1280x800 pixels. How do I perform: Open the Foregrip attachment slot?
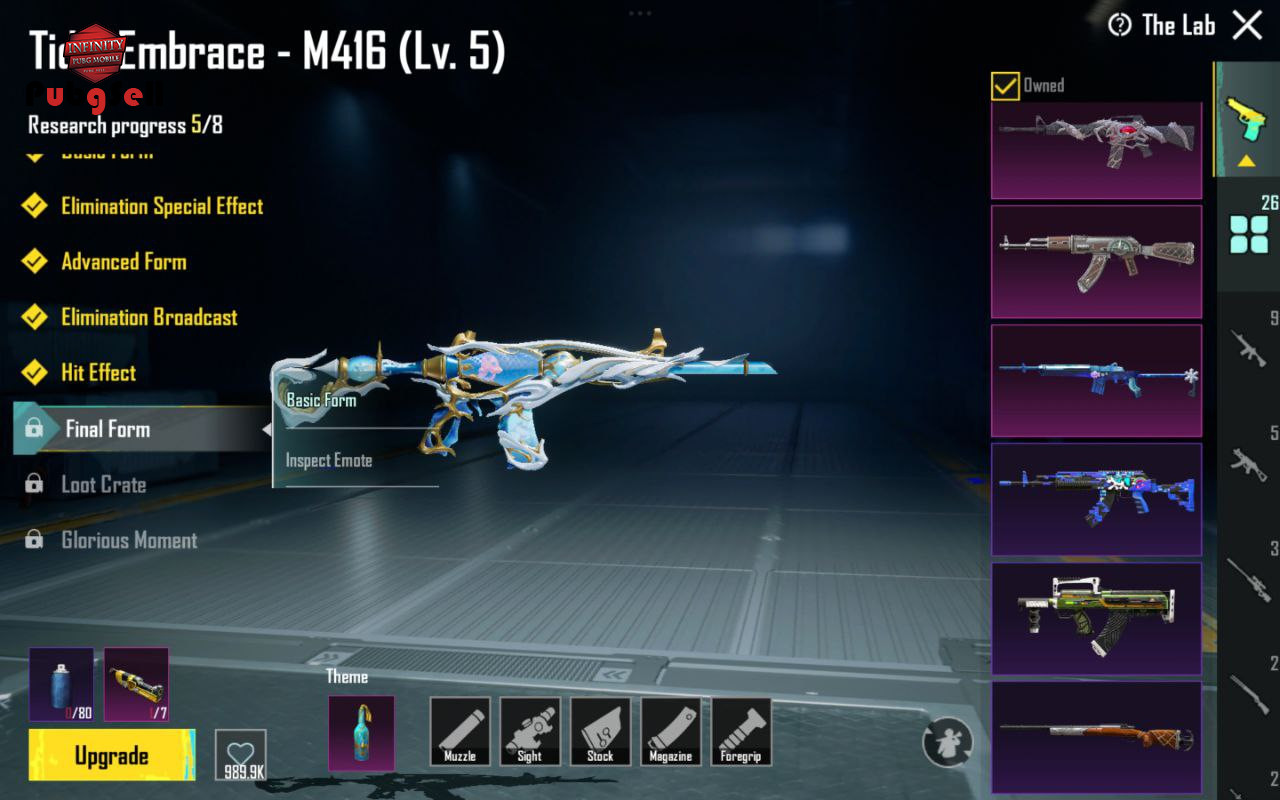point(741,732)
